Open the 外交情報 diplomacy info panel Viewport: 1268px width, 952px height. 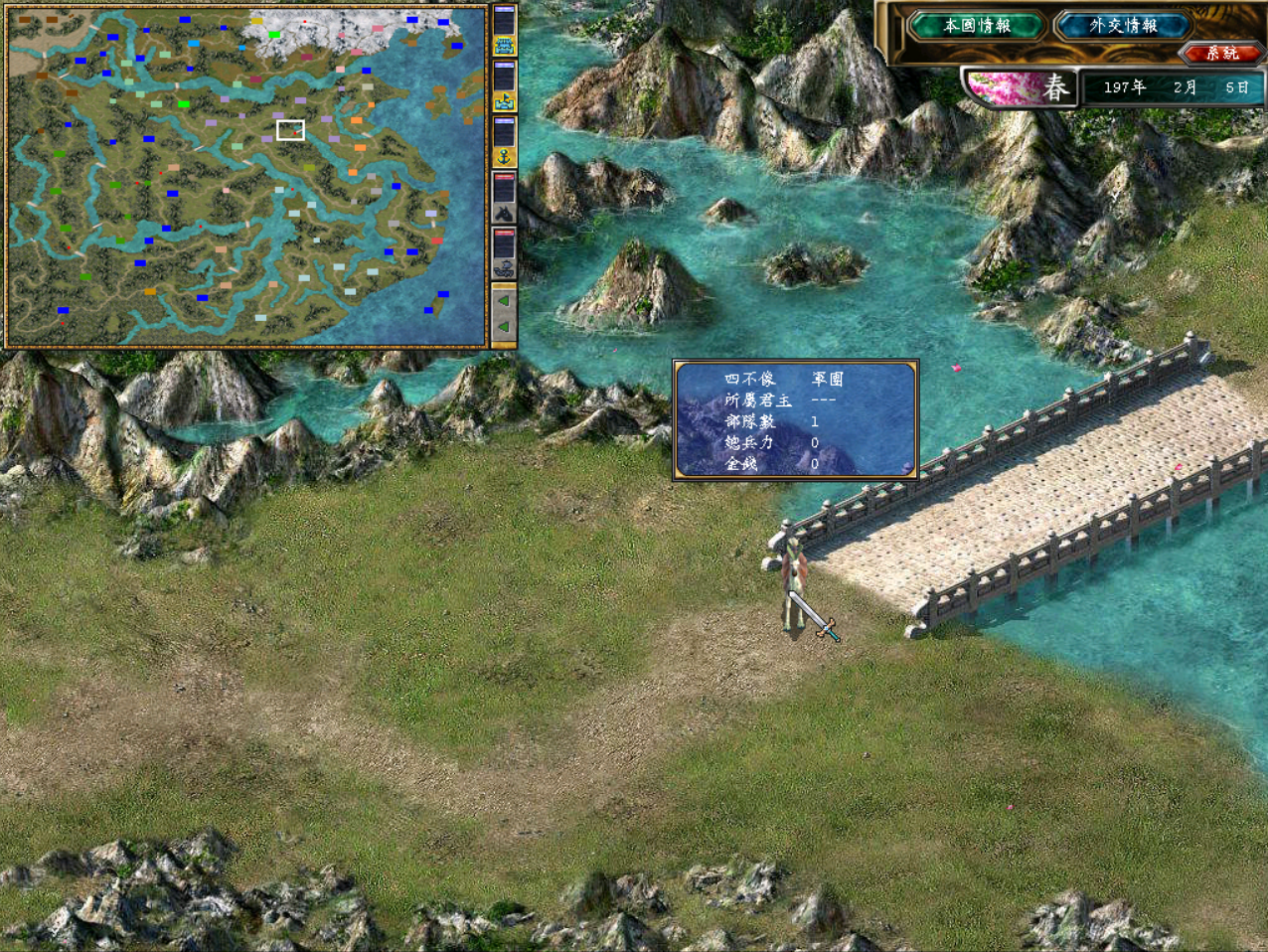1123,26
